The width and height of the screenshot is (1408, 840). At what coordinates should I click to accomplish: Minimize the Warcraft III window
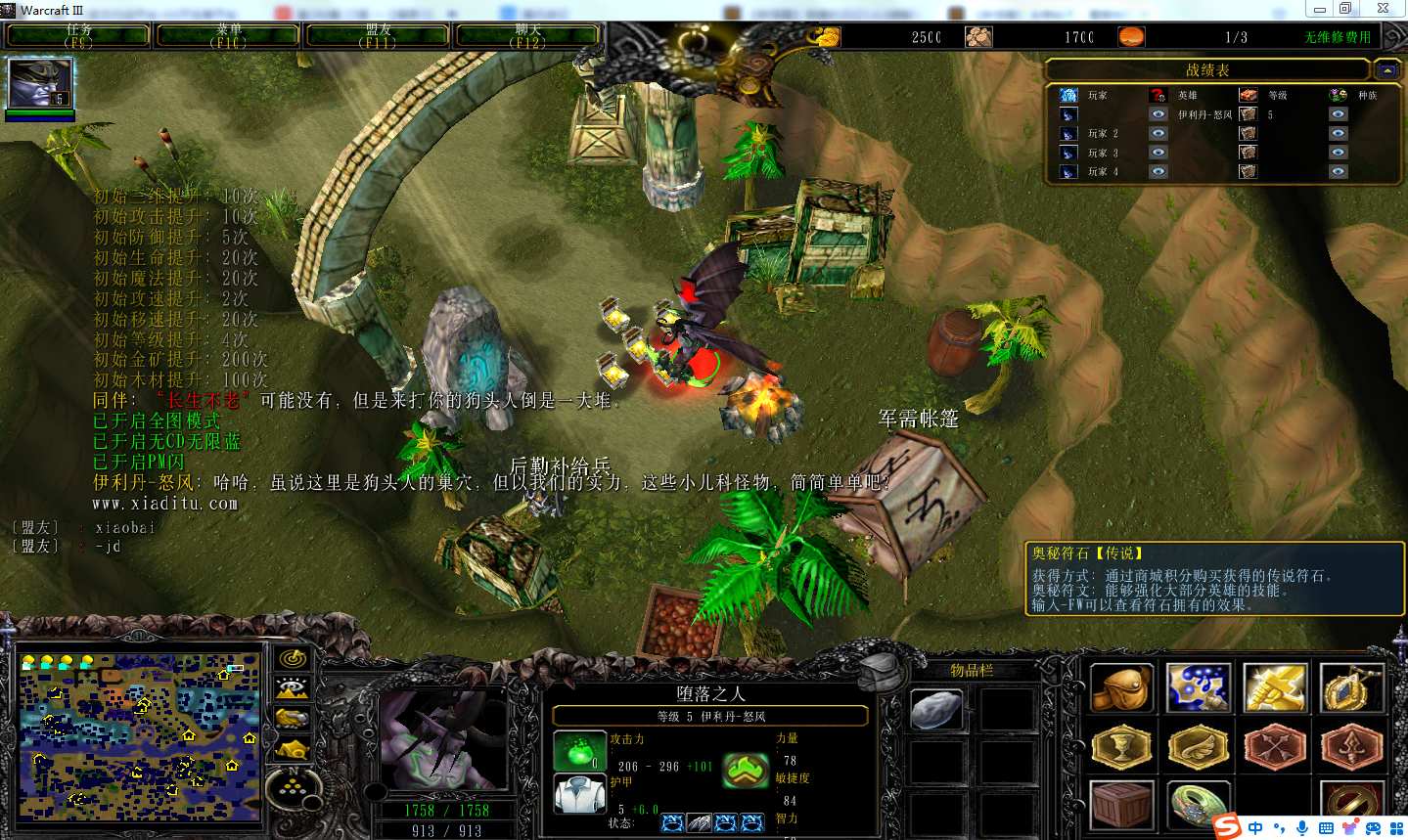click(x=1320, y=9)
